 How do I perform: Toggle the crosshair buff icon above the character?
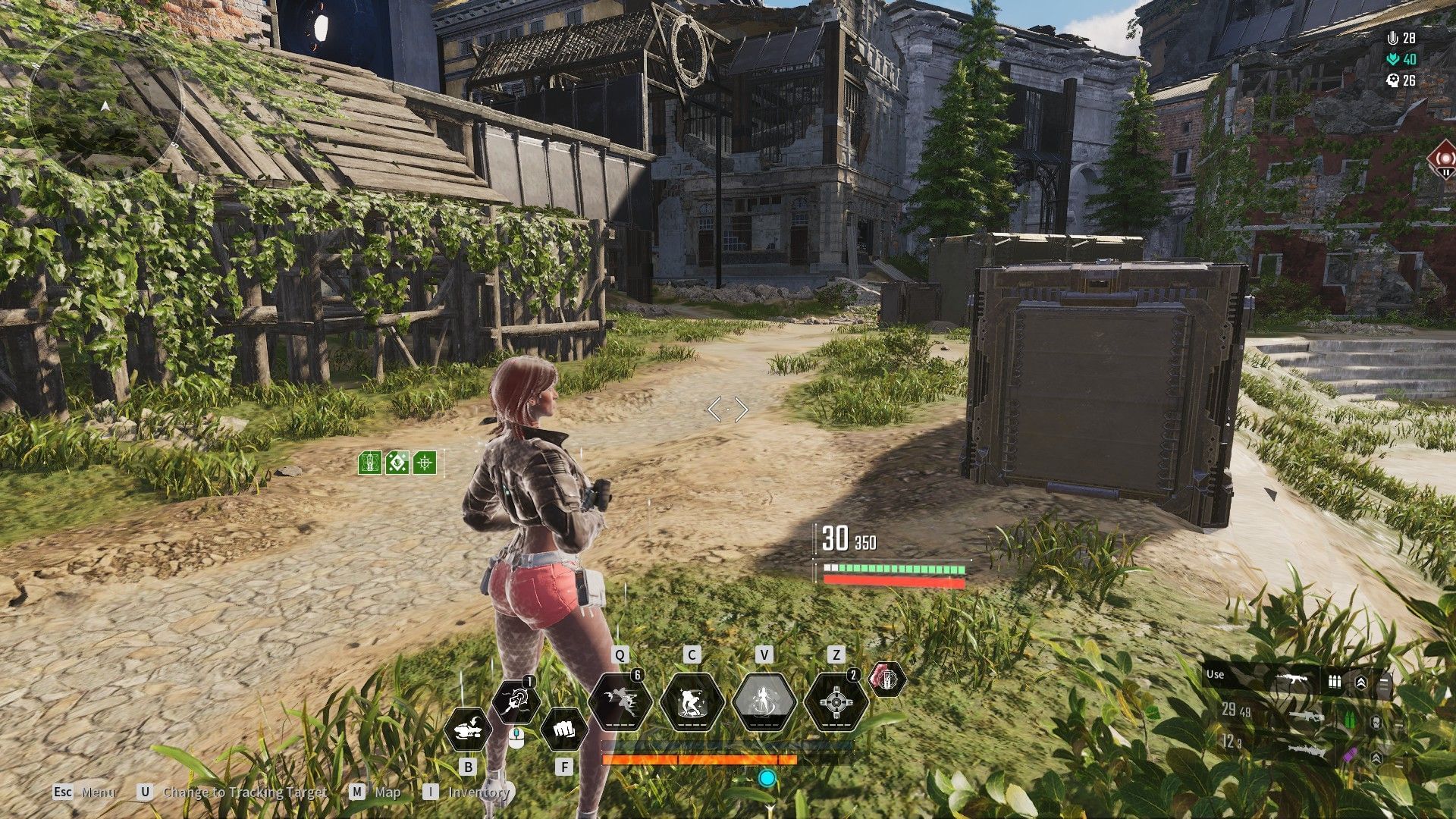tap(426, 462)
